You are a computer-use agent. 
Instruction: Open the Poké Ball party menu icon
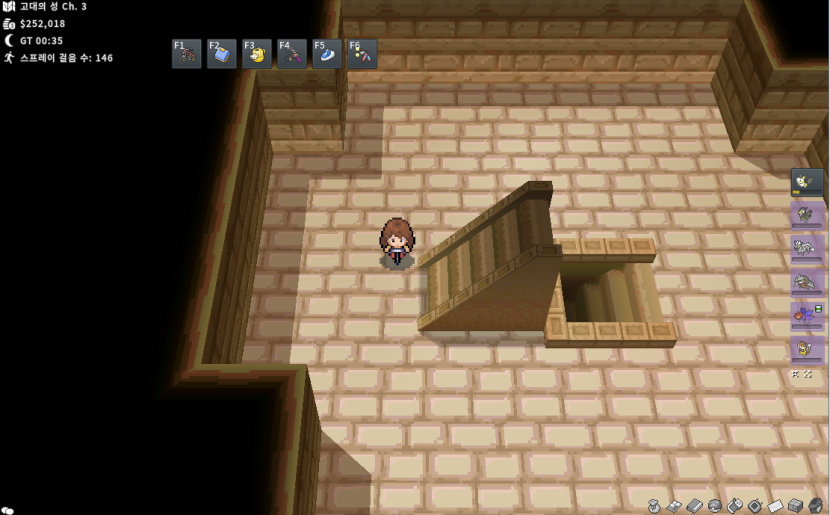[715, 506]
